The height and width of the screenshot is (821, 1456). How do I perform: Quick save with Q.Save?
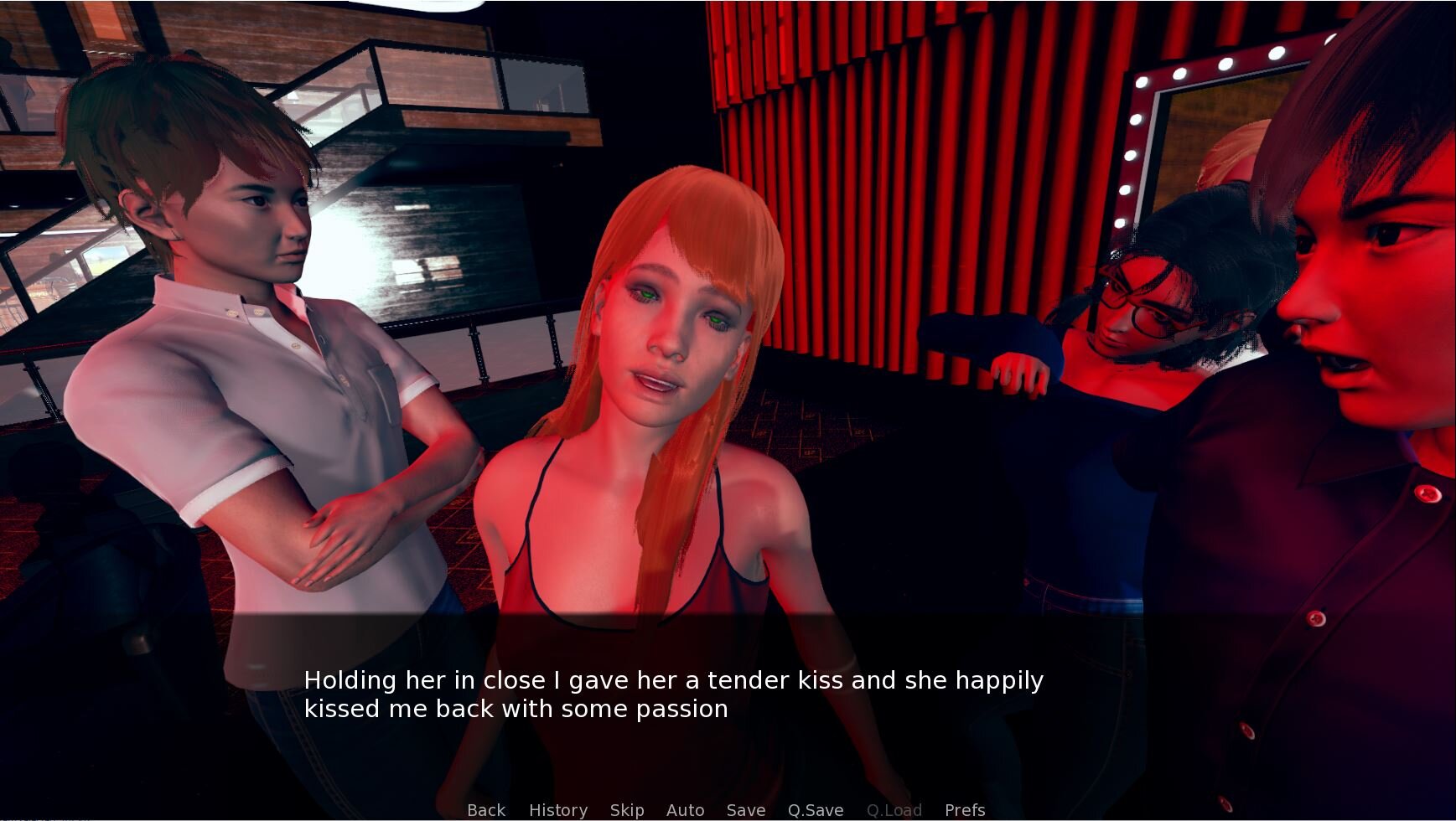[816, 810]
